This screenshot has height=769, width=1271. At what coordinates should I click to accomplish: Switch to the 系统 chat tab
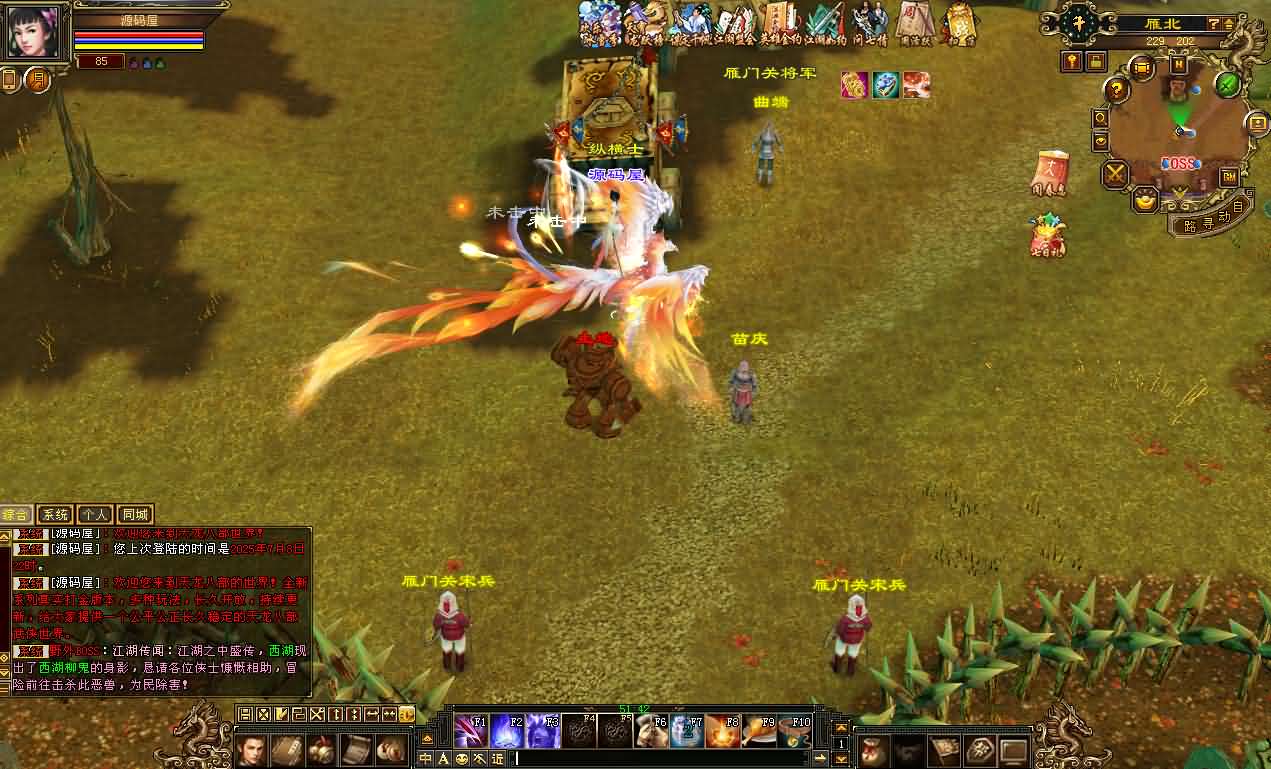pos(56,515)
